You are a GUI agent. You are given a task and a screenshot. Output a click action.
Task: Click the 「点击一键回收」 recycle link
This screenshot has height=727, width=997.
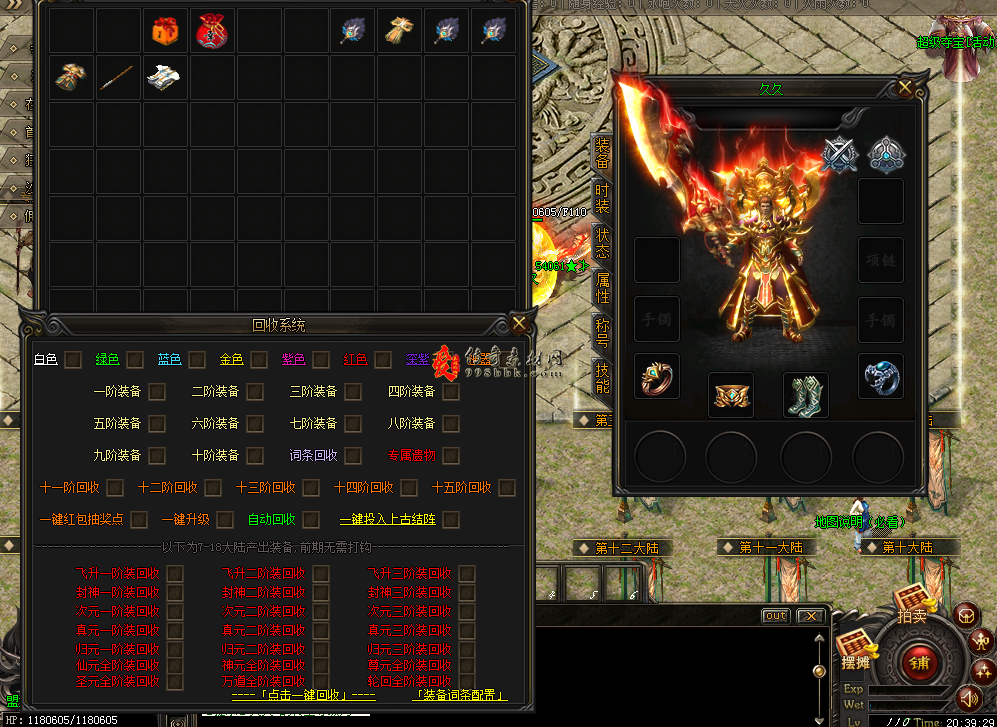pos(303,695)
